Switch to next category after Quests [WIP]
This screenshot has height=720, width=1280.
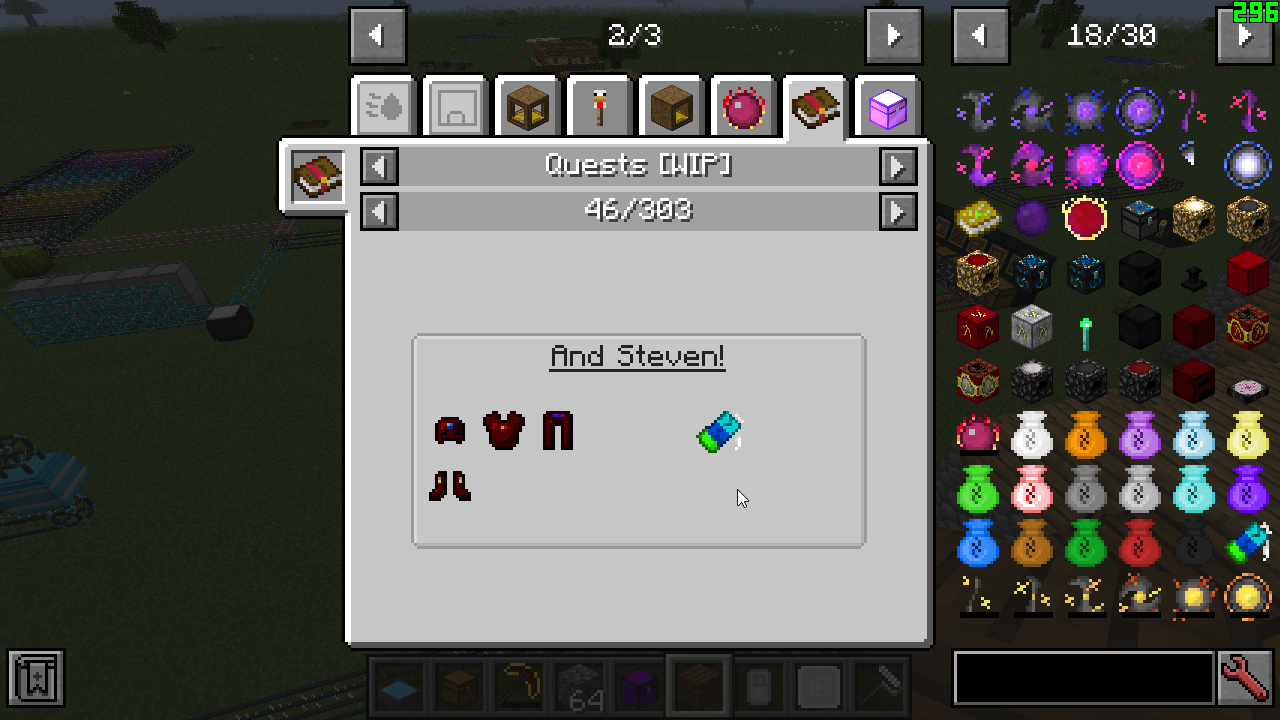[898, 166]
